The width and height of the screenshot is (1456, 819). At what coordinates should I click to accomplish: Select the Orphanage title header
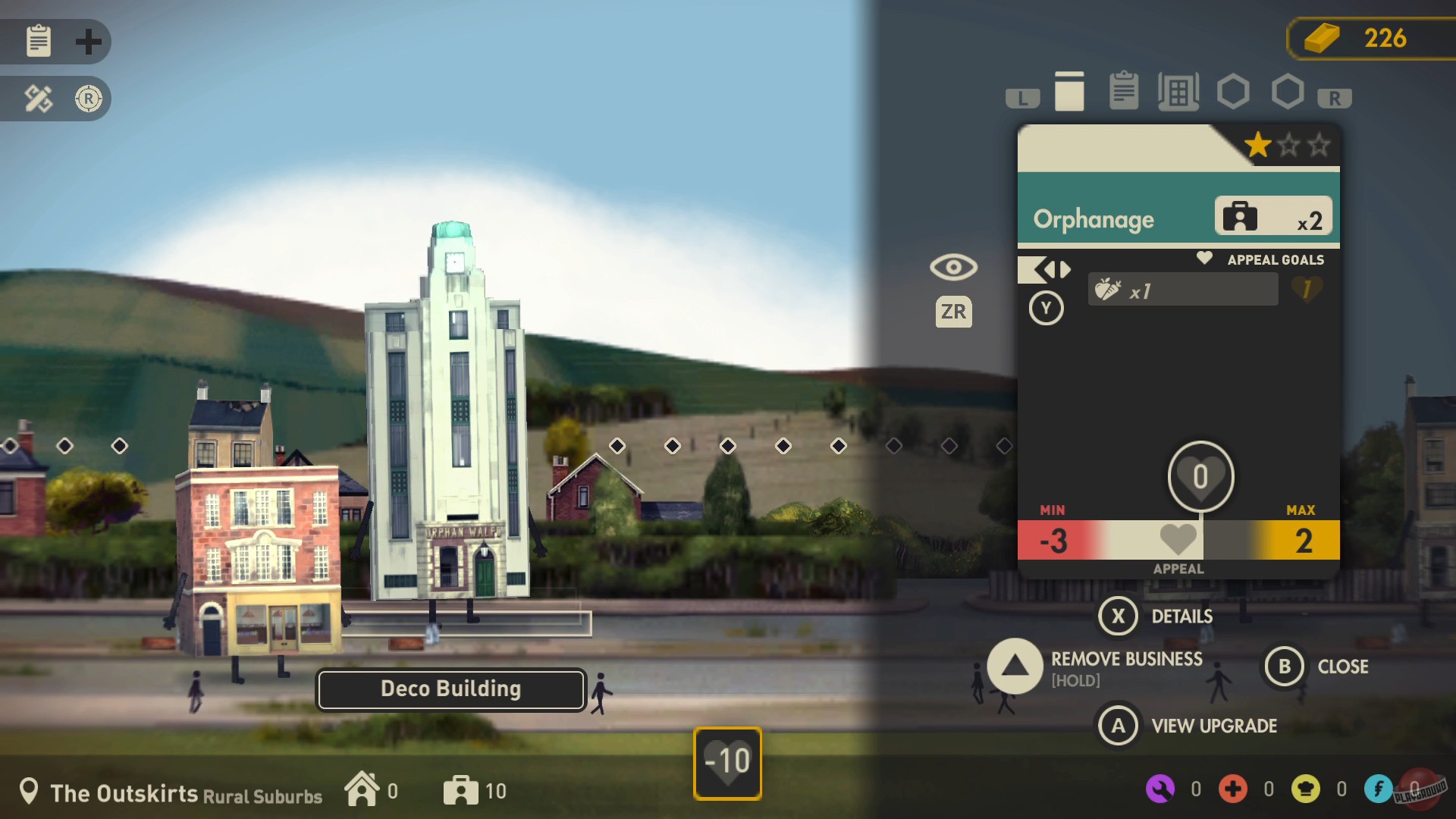(1094, 219)
